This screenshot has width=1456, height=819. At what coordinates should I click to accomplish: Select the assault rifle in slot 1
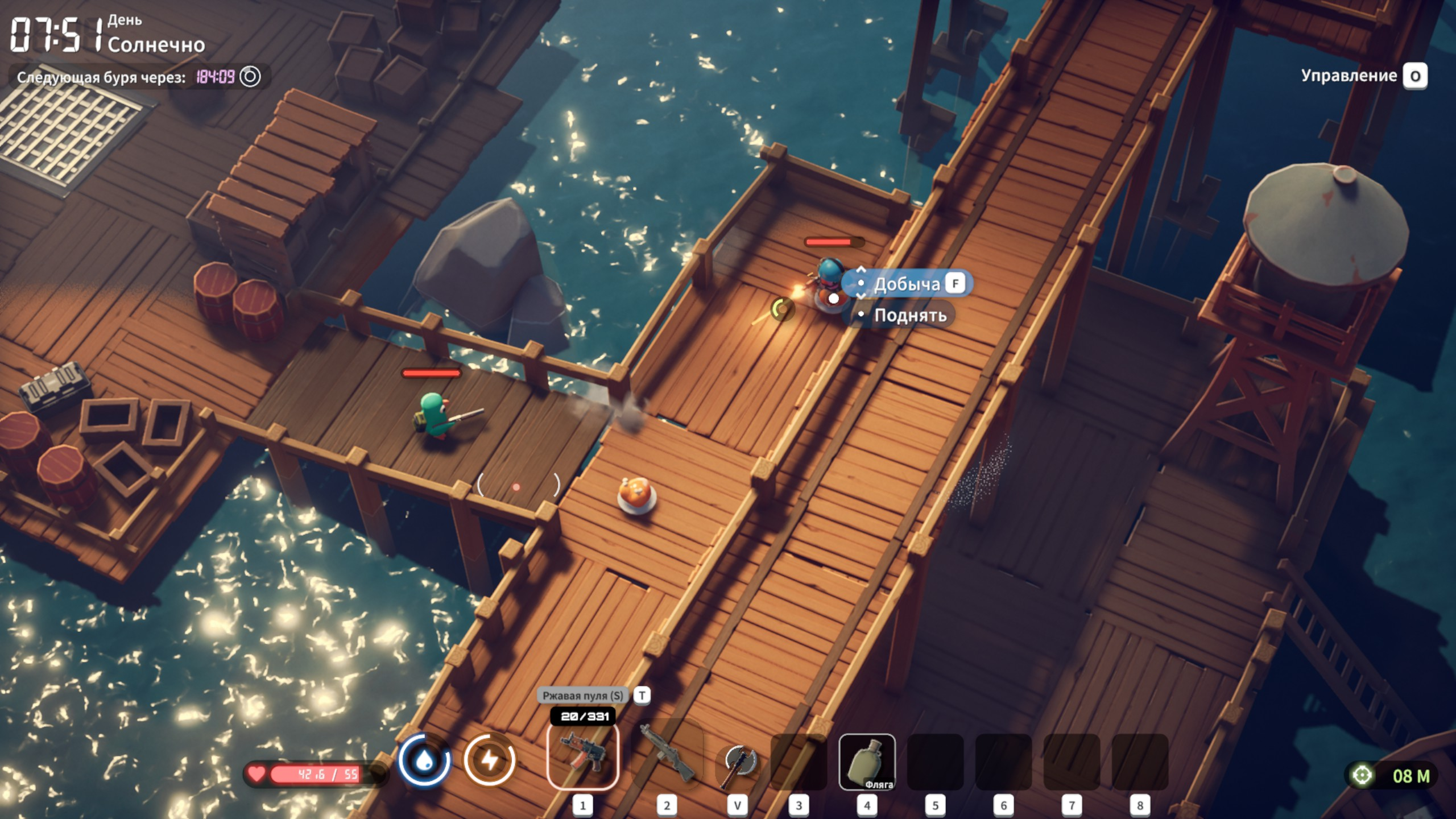[x=582, y=756]
